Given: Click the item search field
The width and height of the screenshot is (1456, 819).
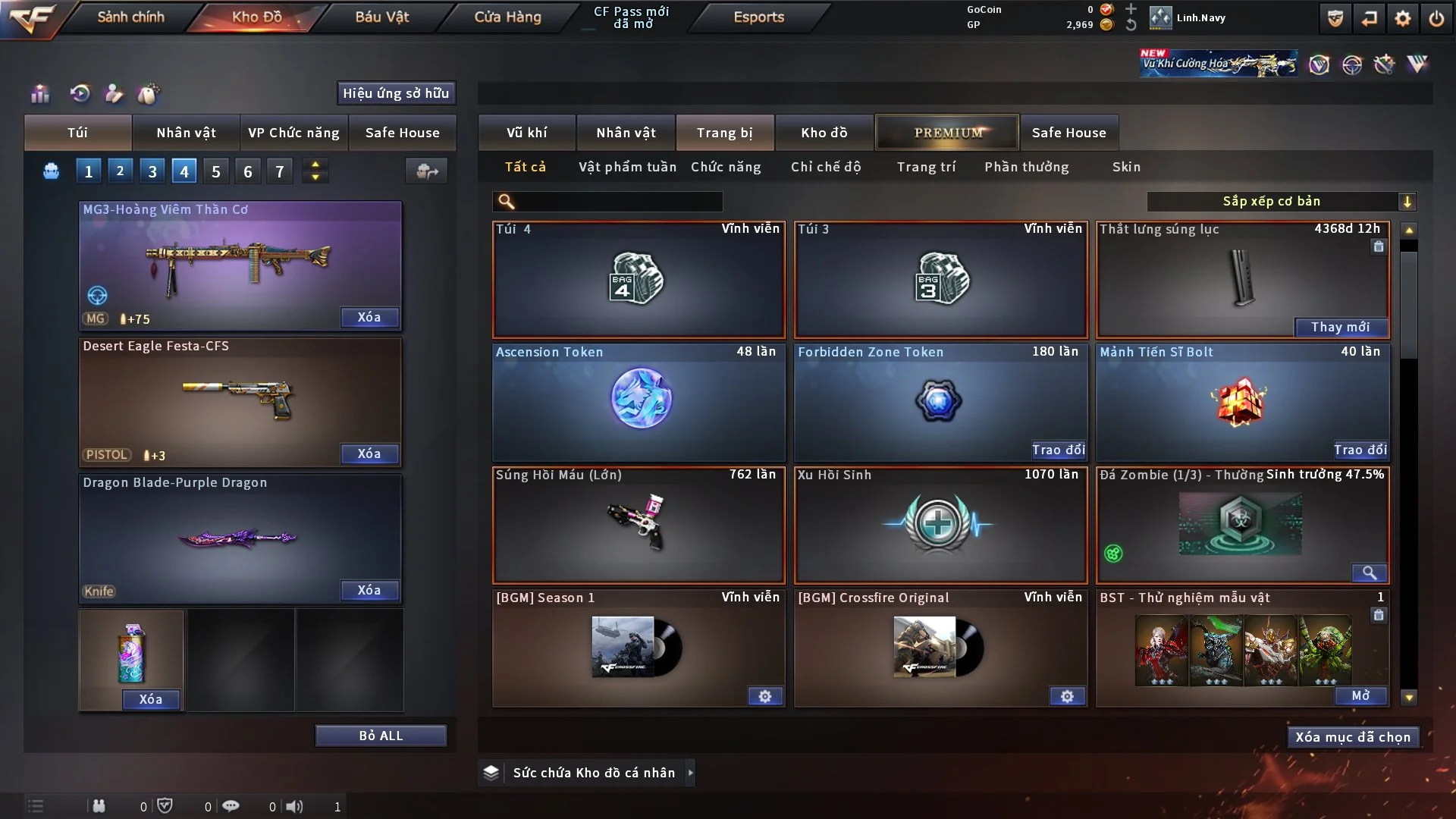Looking at the screenshot, I should click(618, 201).
